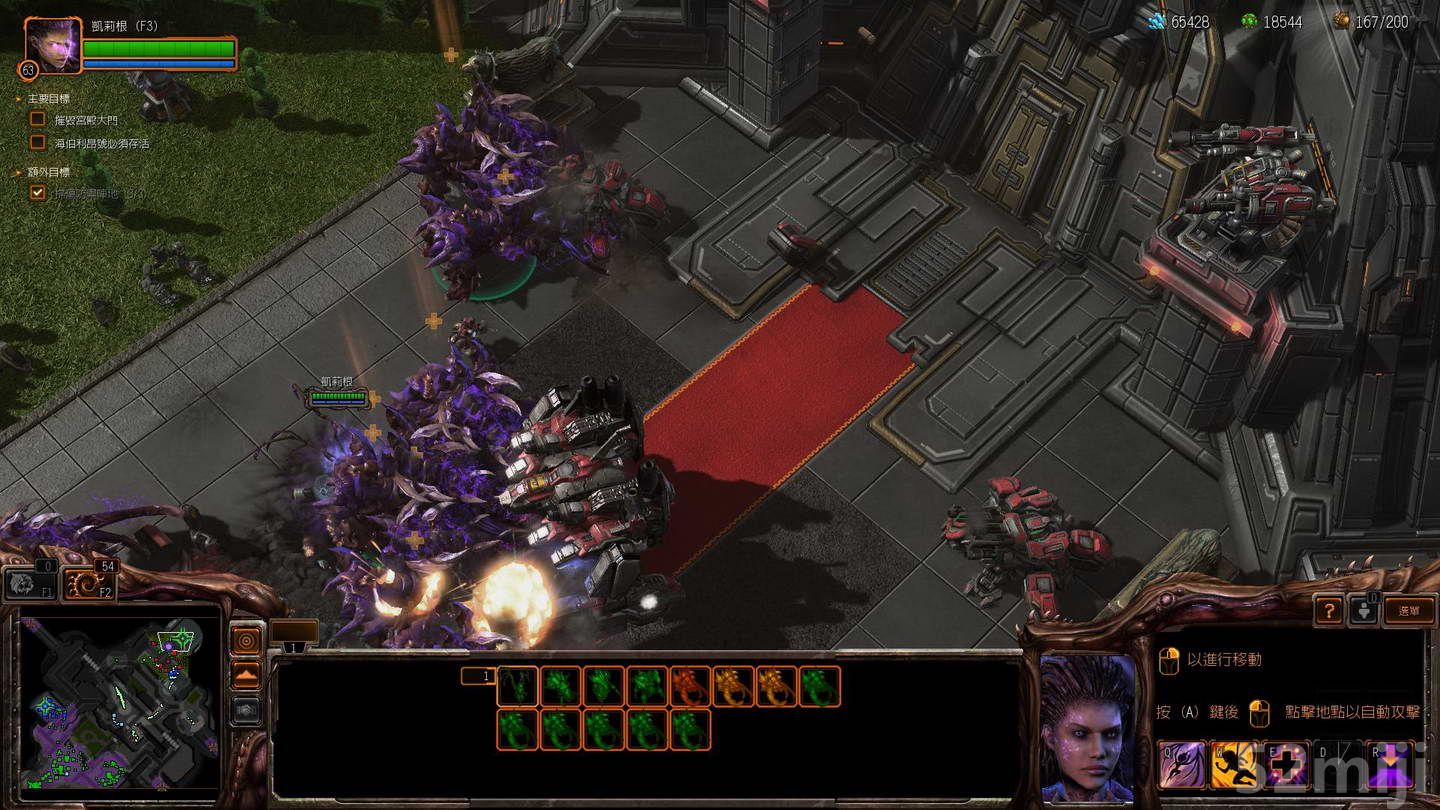Image resolution: width=1440 pixels, height=810 pixels.
Task: Click the idle worker icon beside the menu
Action: (x=1363, y=608)
